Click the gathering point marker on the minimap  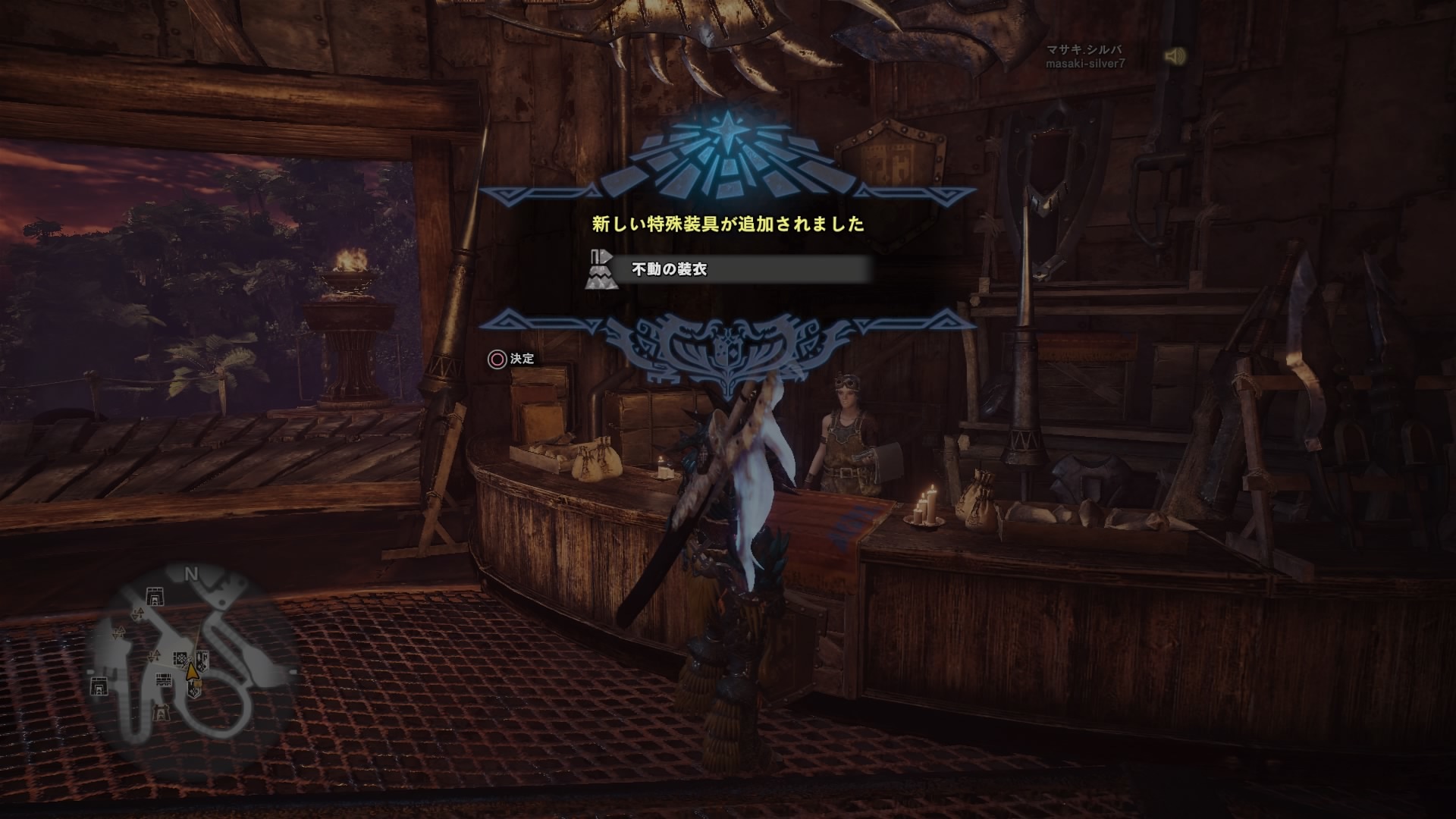point(139,614)
